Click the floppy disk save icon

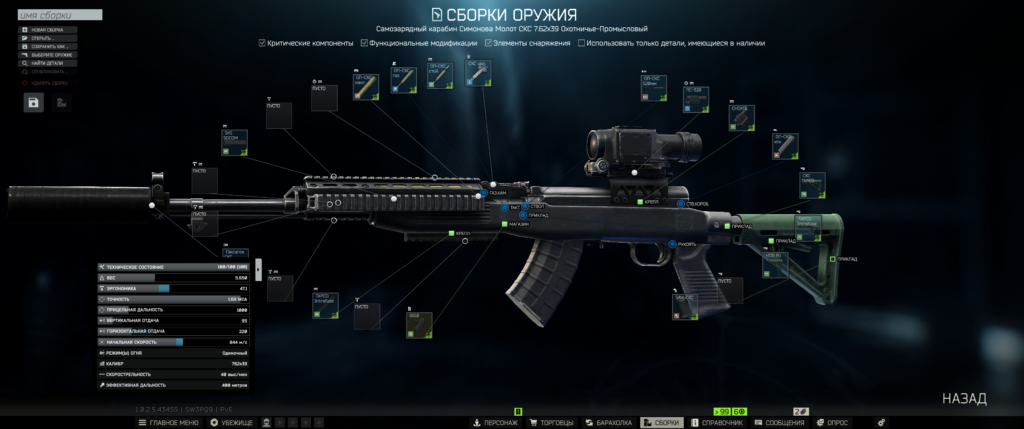34,102
